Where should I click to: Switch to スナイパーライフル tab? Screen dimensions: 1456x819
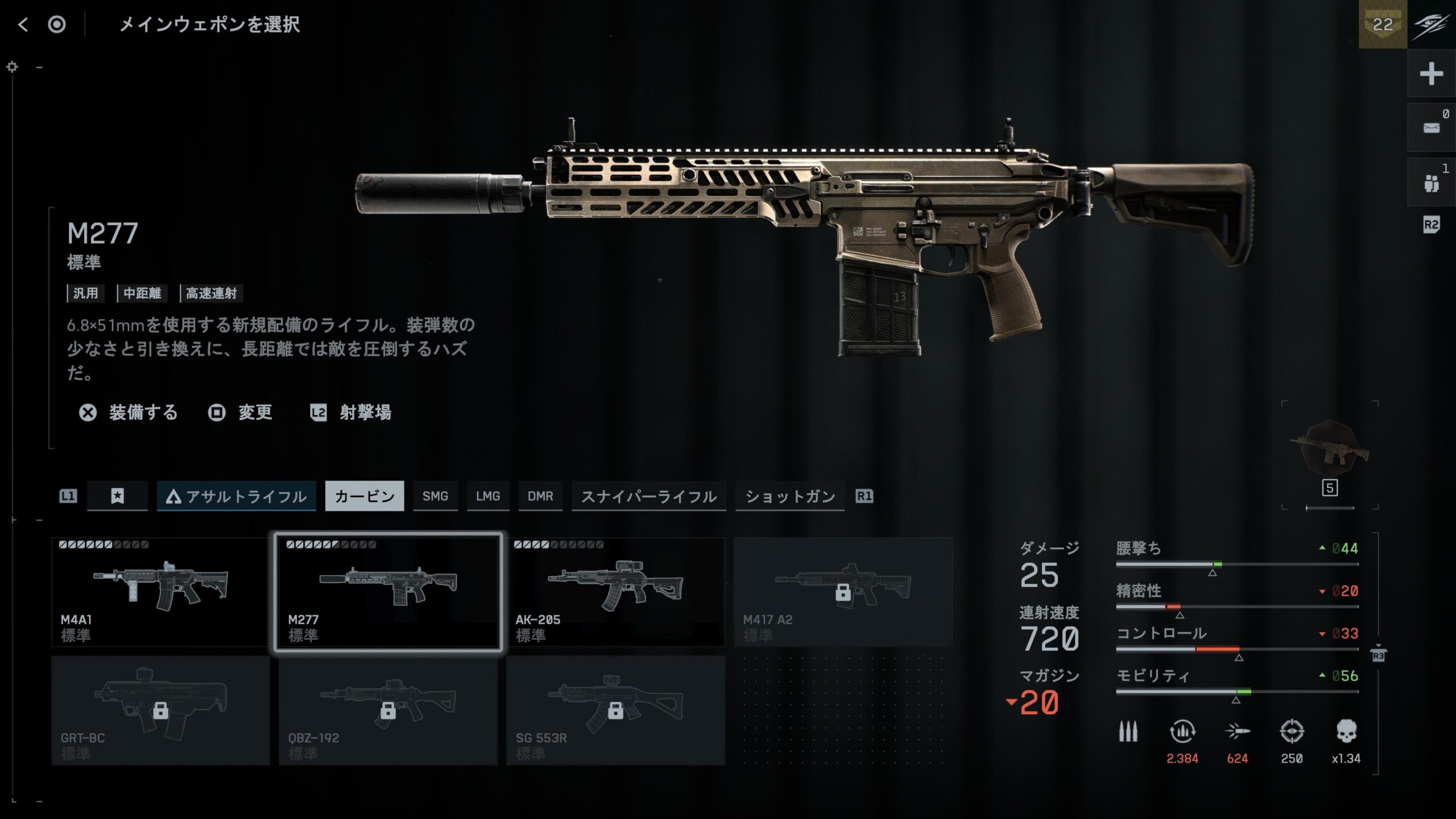(x=648, y=497)
